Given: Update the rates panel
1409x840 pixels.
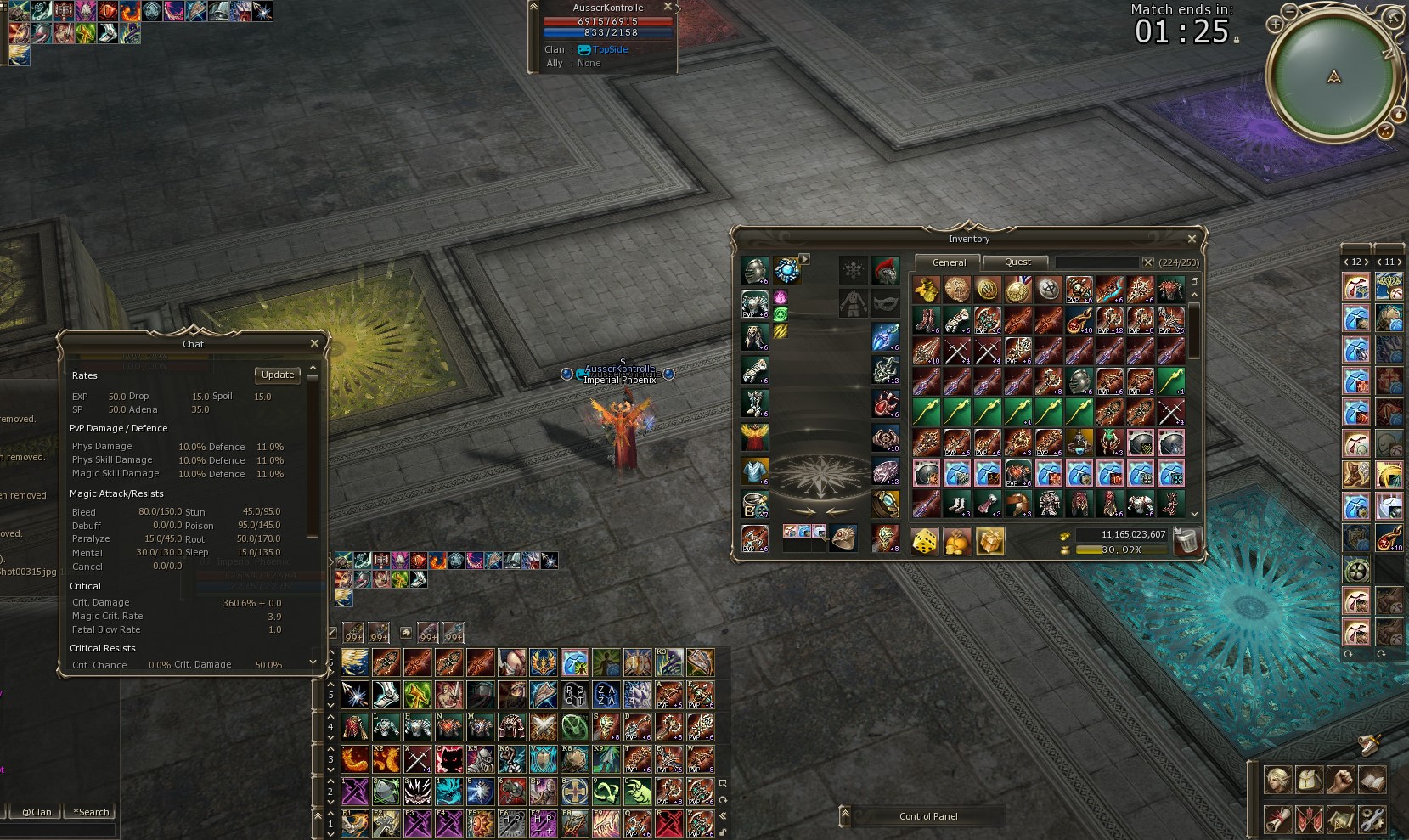Looking at the screenshot, I should tap(277, 375).
